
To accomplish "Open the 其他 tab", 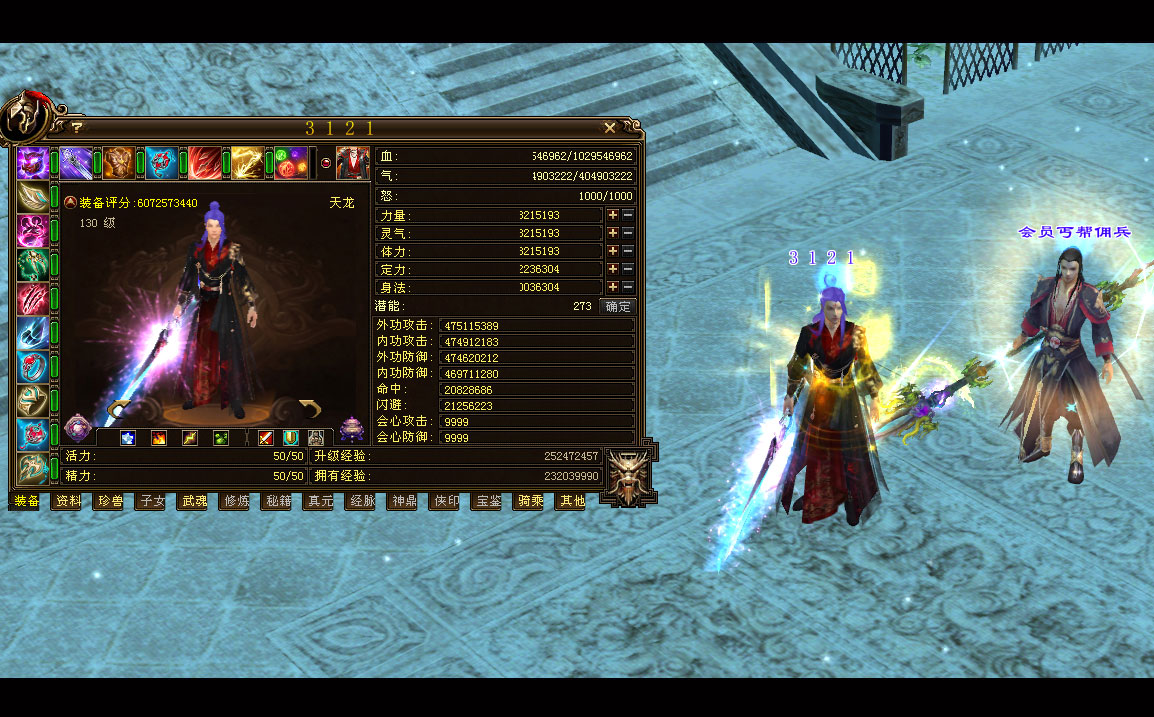I will 570,501.
